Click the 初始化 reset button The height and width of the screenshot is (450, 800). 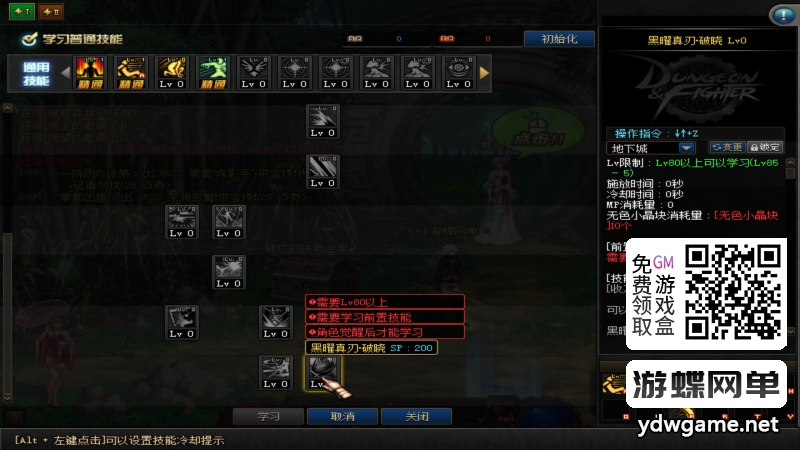pyautogui.click(x=558, y=39)
